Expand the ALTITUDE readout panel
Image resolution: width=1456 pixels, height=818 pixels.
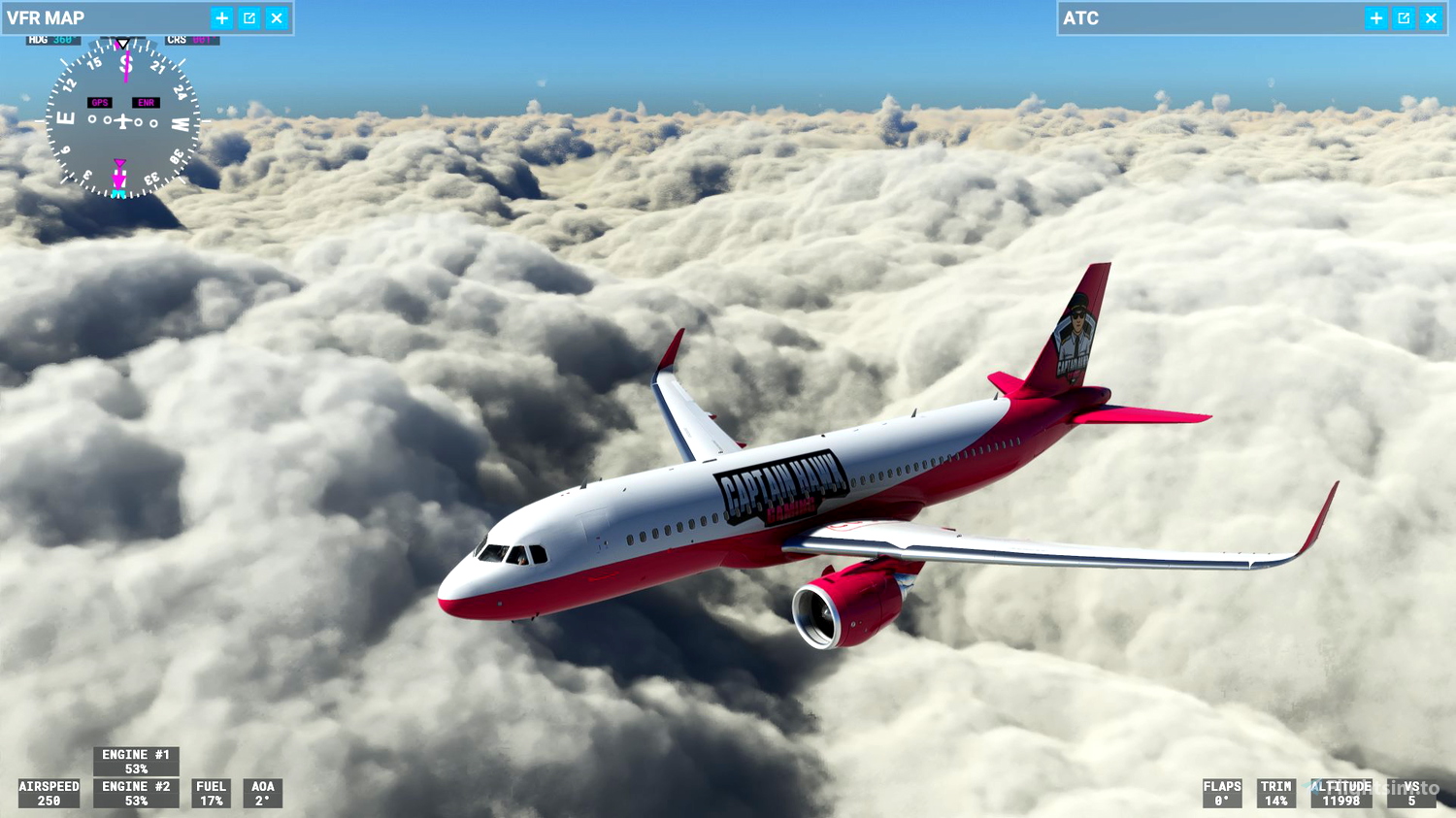tap(1340, 793)
